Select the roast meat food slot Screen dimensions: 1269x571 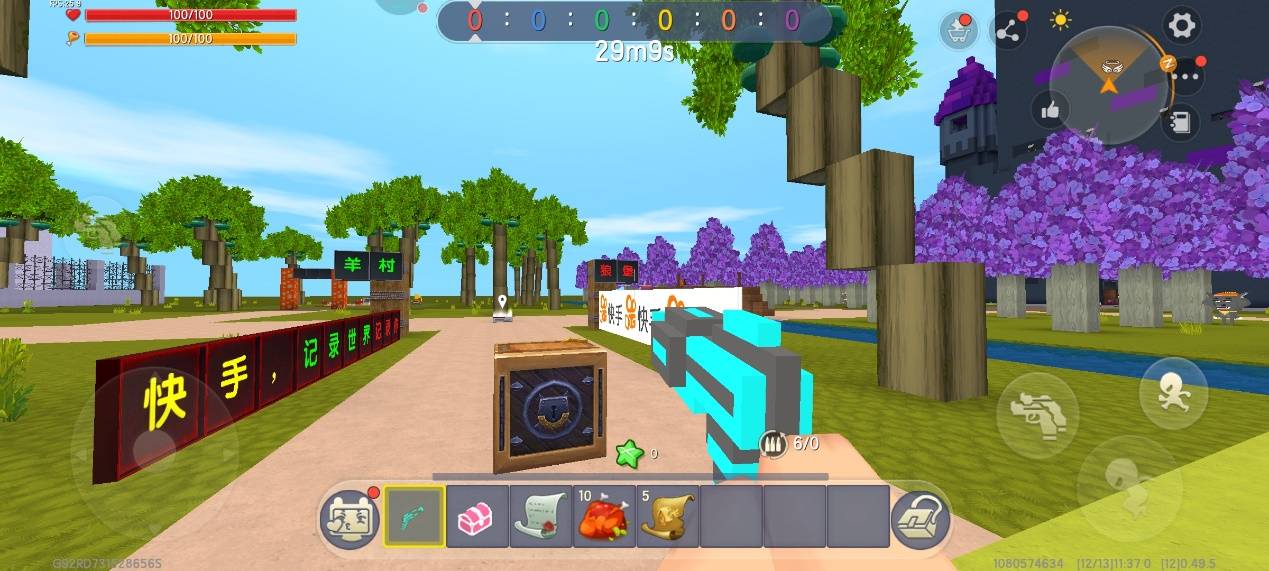(x=604, y=517)
